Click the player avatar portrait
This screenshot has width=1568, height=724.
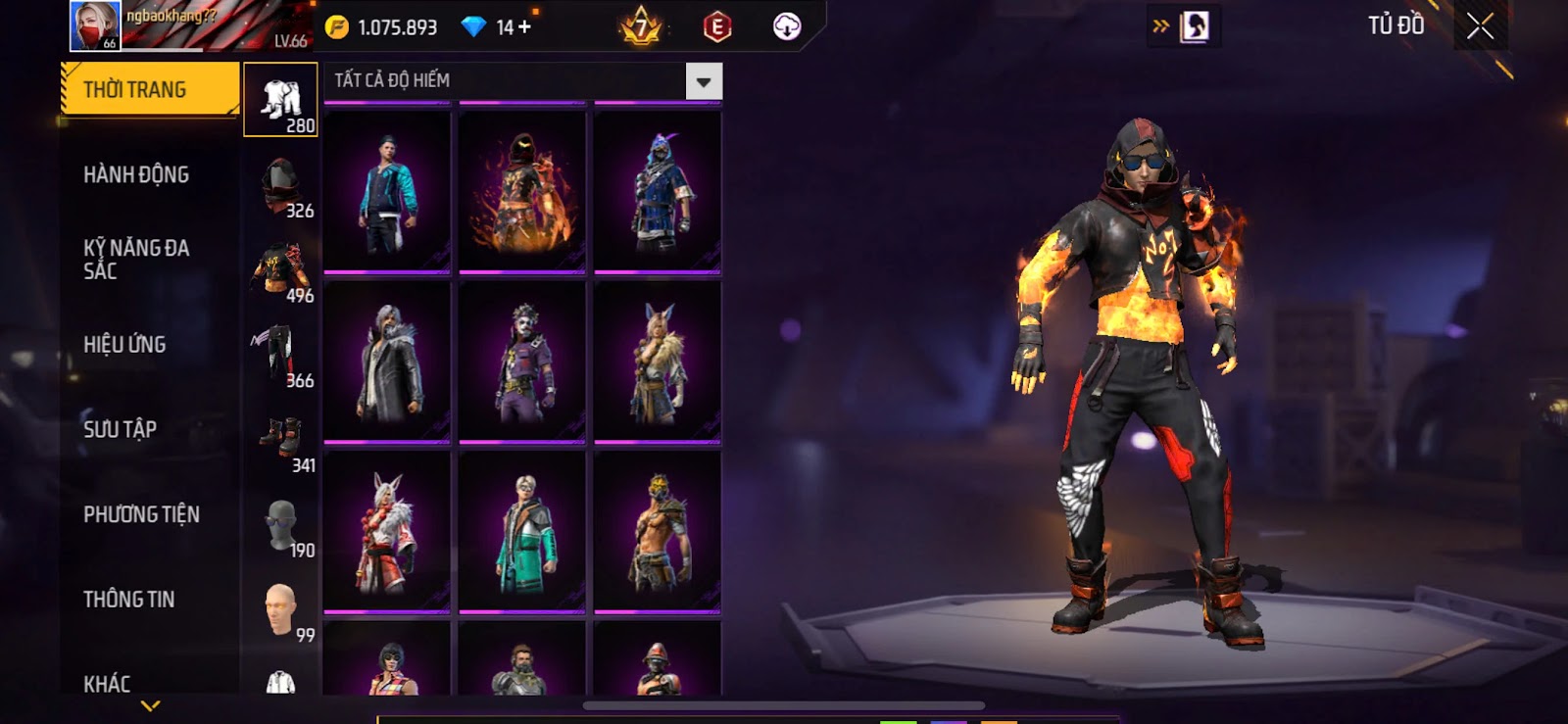point(95,25)
